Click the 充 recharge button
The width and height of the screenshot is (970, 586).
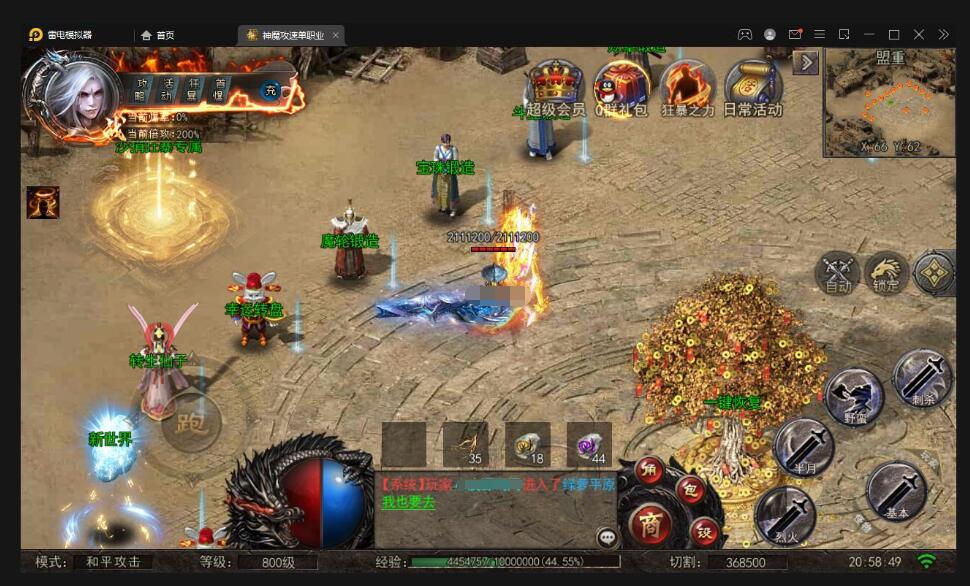(270, 91)
